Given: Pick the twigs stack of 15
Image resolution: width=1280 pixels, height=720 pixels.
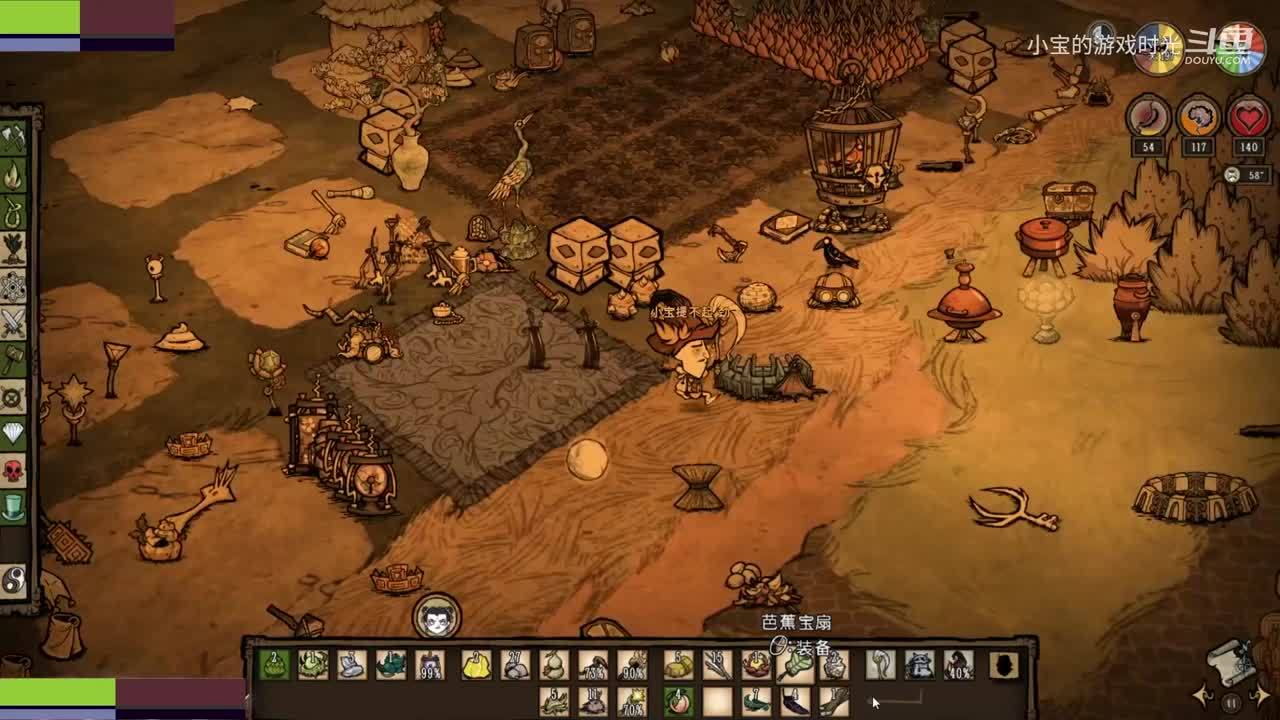Looking at the screenshot, I should tap(716, 664).
